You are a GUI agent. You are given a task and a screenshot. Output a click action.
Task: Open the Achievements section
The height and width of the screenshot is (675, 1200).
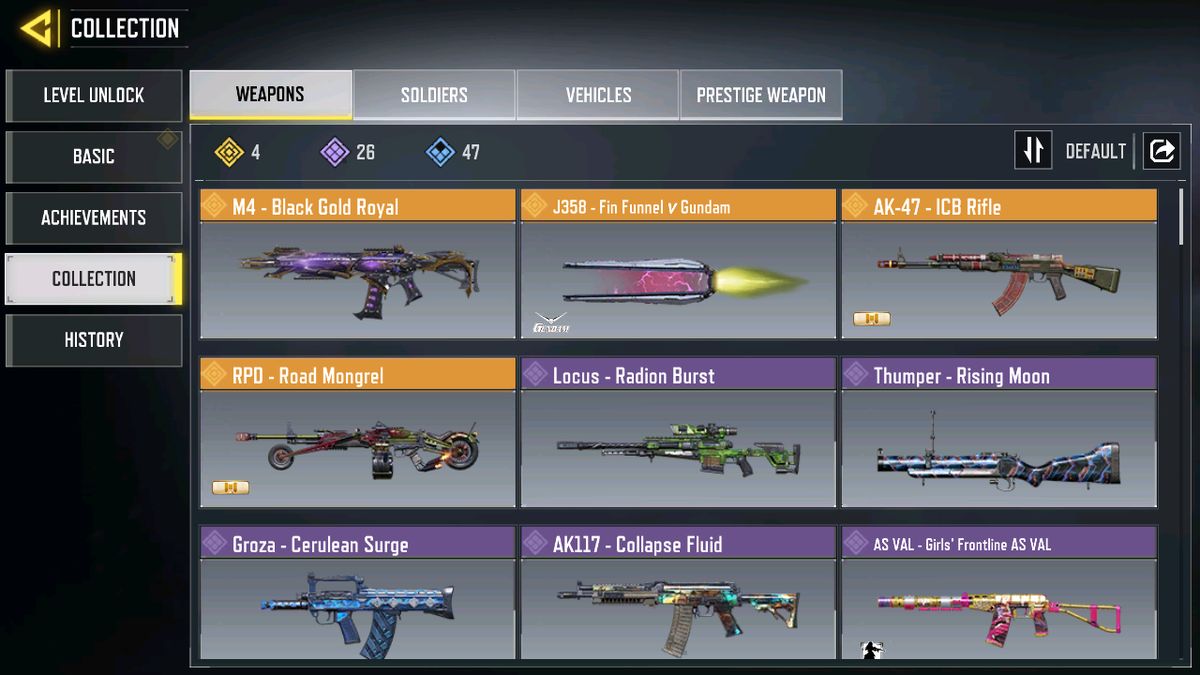[94, 218]
